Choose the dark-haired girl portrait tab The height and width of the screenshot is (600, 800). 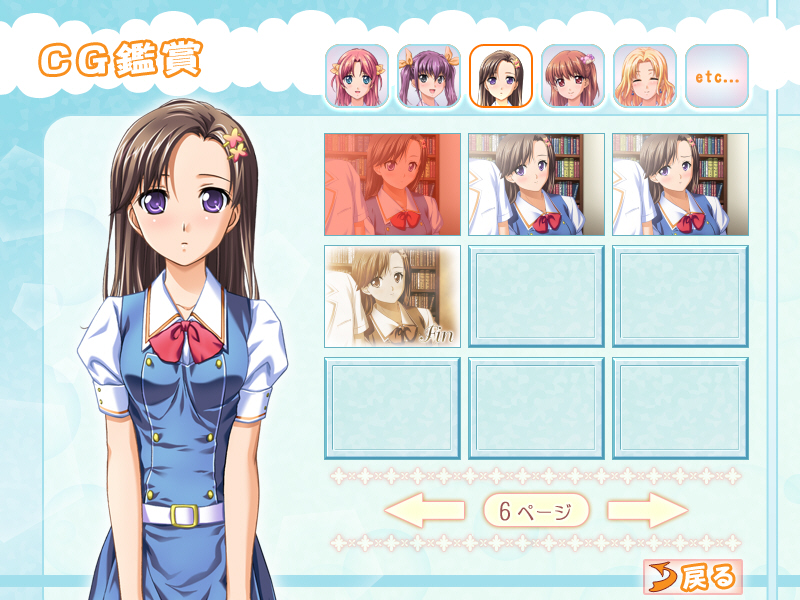tap(500, 76)
